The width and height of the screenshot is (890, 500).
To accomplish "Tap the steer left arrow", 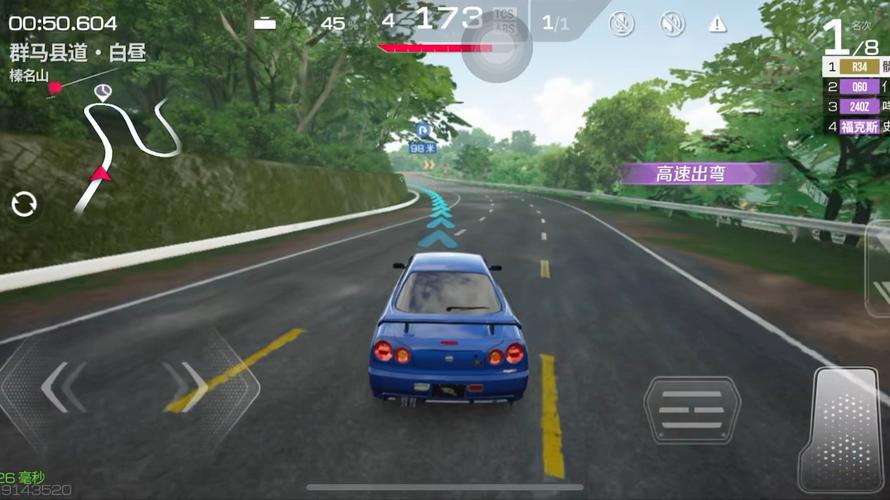I will coord(62,386).
